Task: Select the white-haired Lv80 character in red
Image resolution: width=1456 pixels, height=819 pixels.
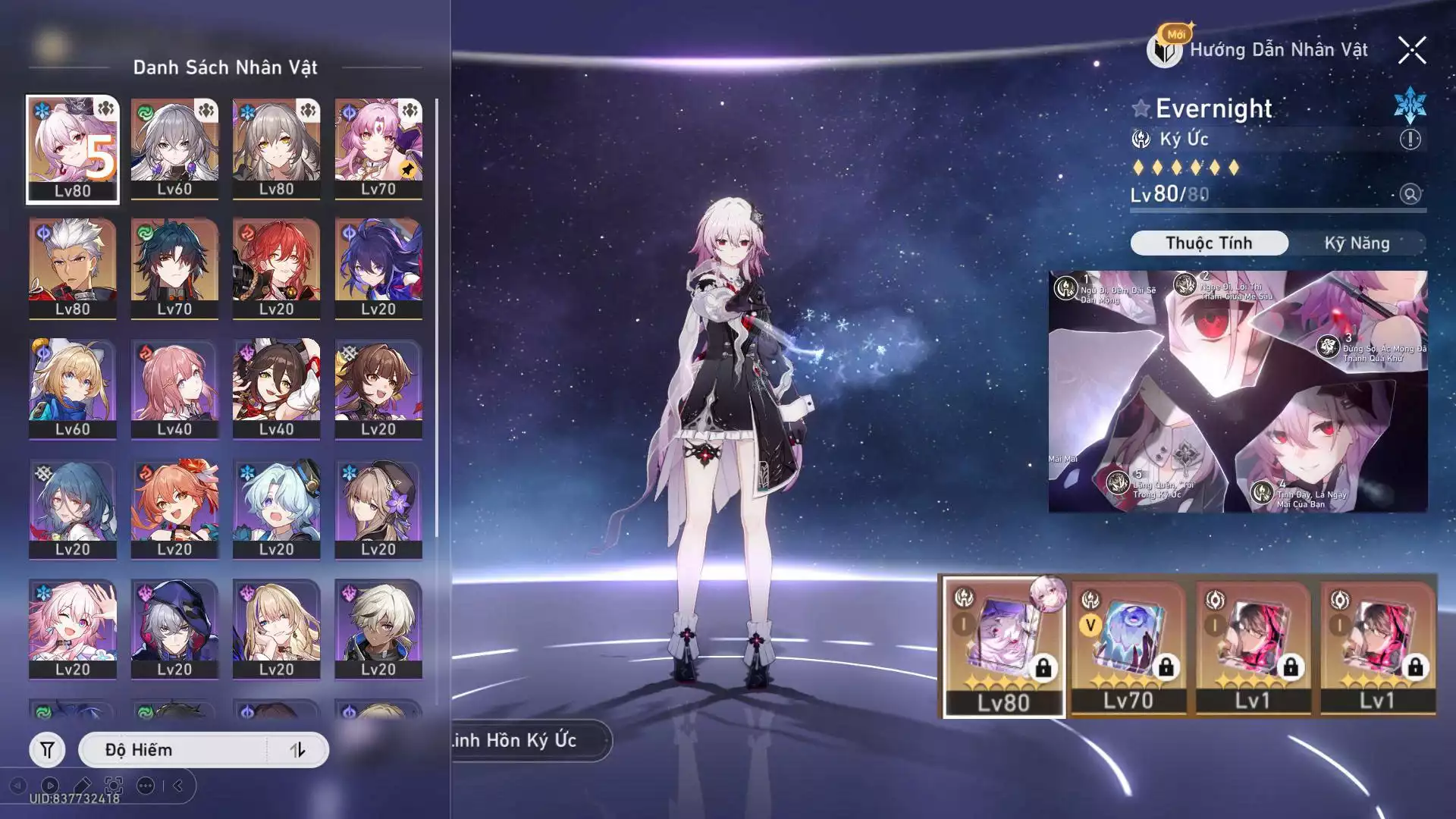Action: coord(73,268)
